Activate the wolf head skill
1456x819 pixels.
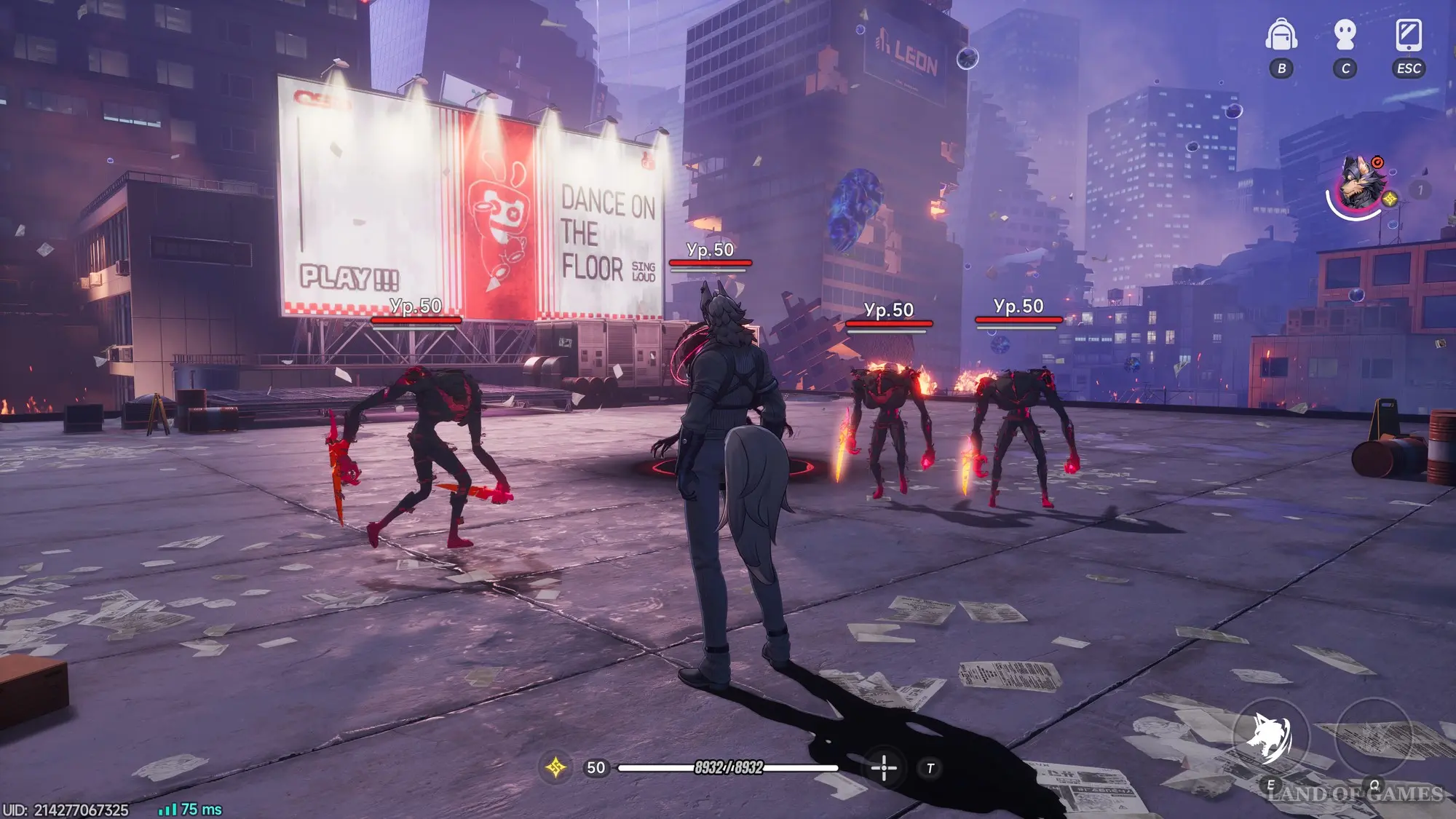click(1270, 737)
